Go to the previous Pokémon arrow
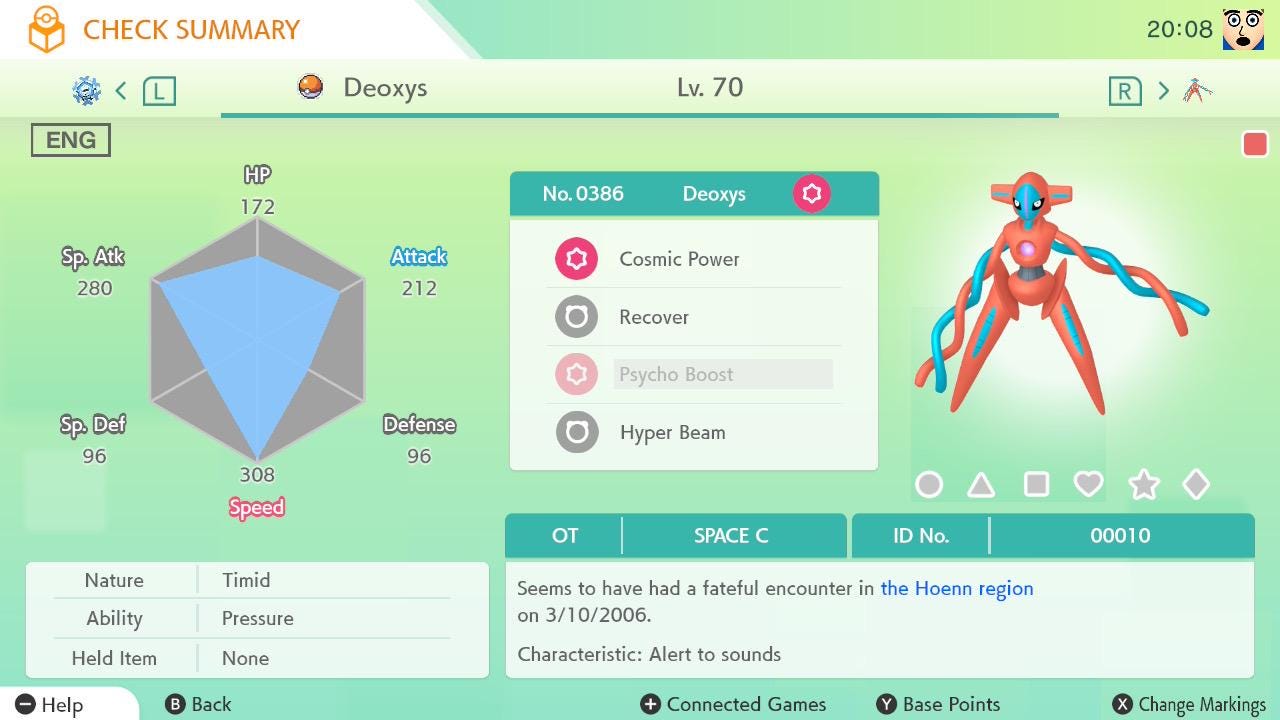Screen dimensions: 1280x720 (x=121, y=91)
